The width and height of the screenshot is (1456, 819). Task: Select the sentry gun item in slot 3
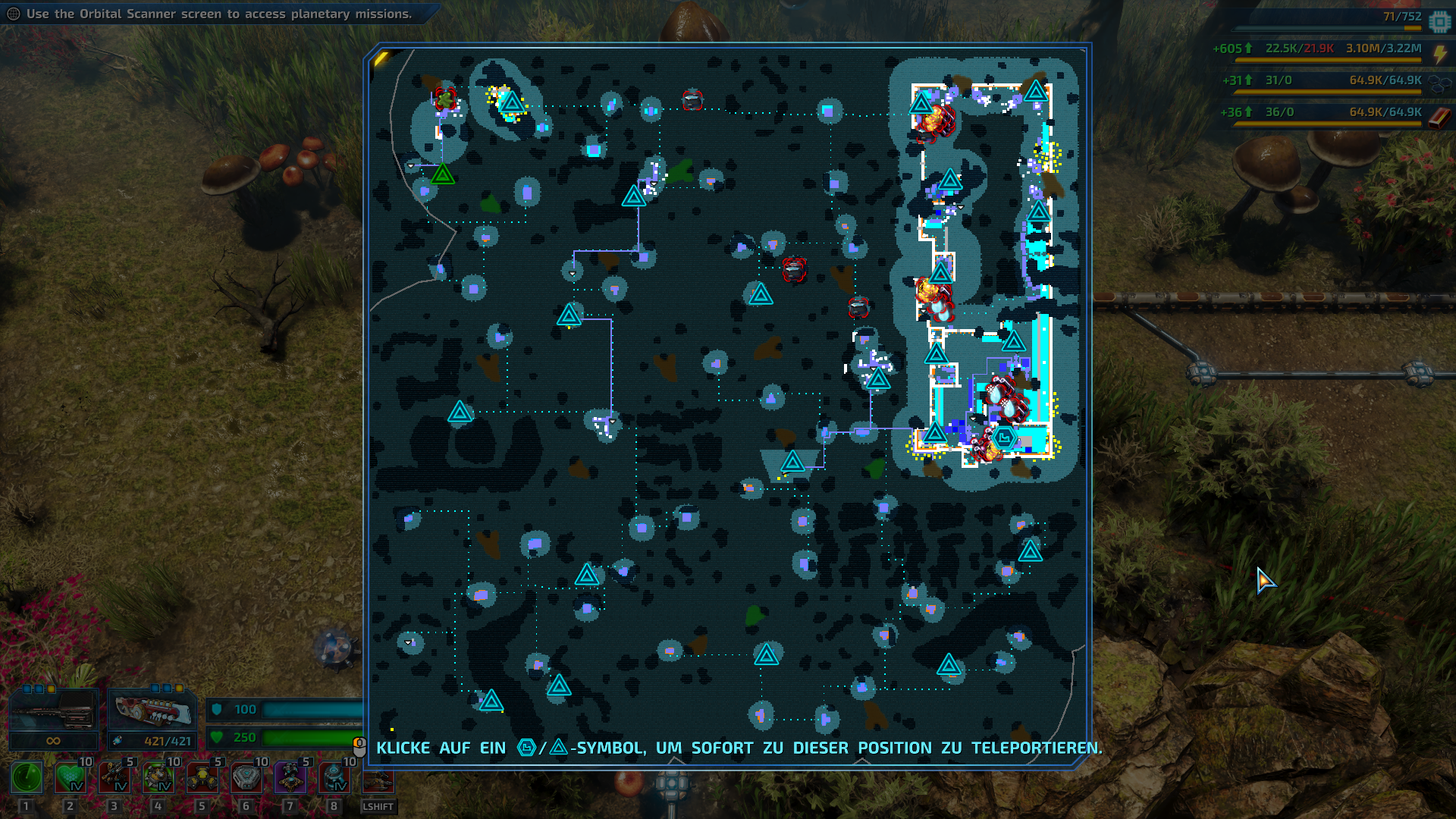point(115,777)
